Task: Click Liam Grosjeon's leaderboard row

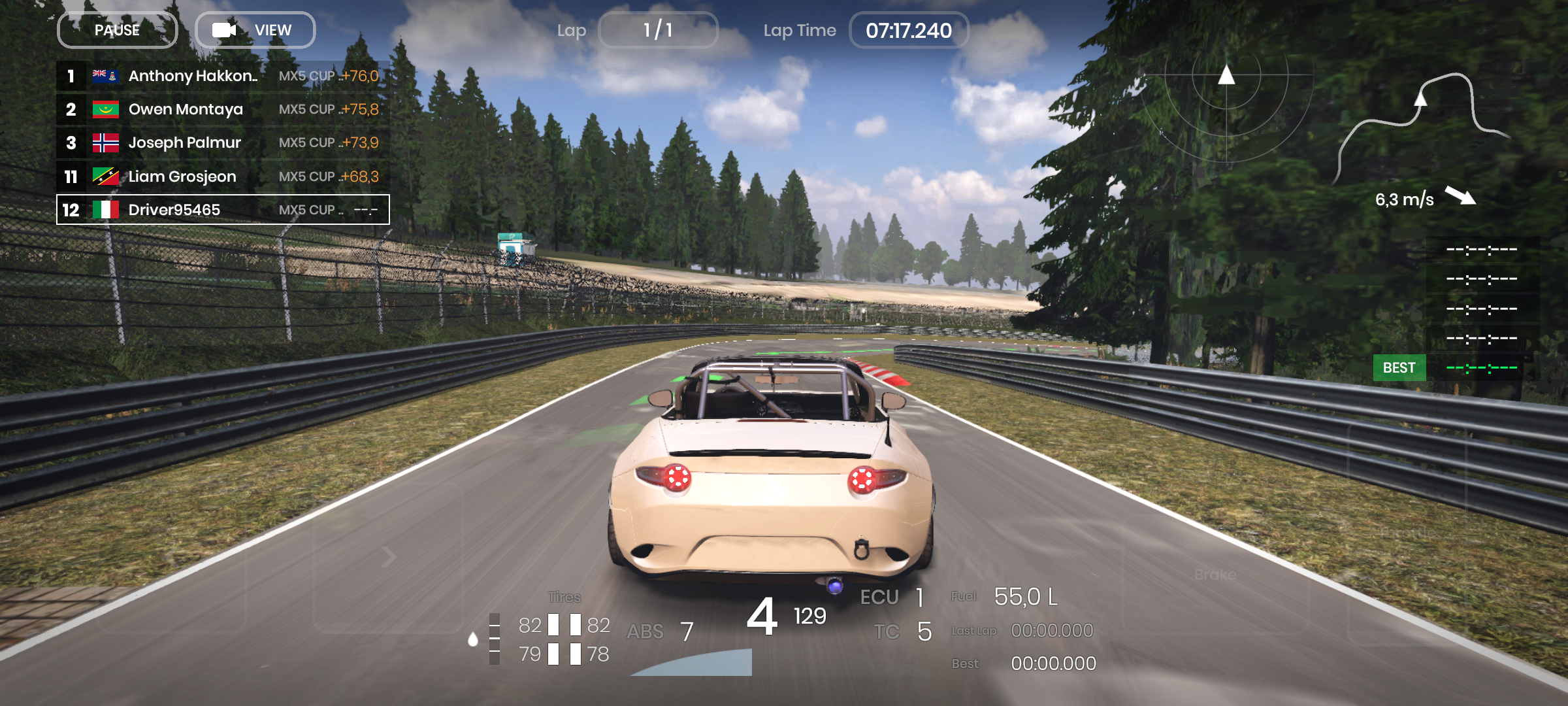Action: click(223, 176)
